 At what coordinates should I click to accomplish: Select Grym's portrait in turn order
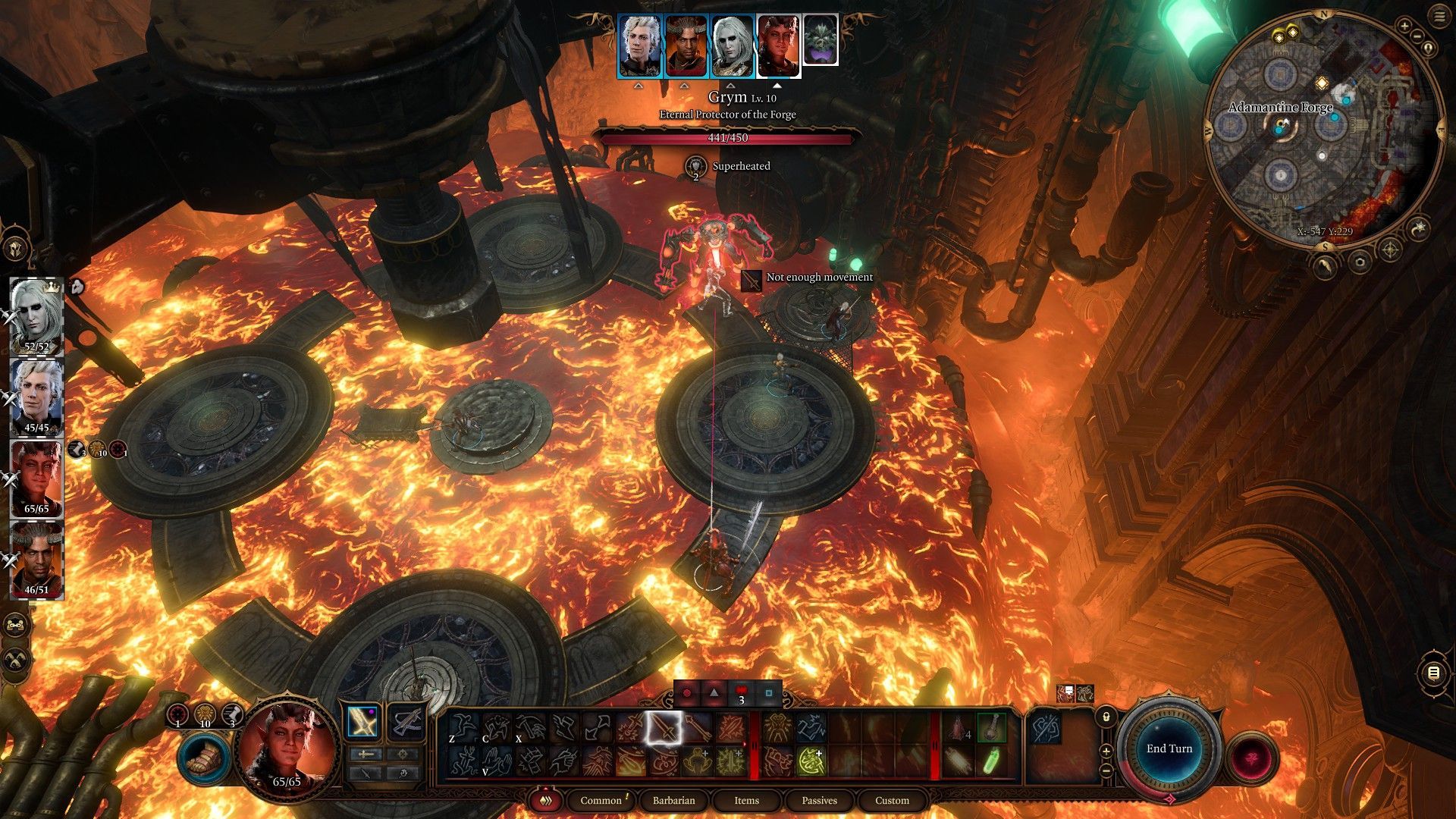pos(820,39)
